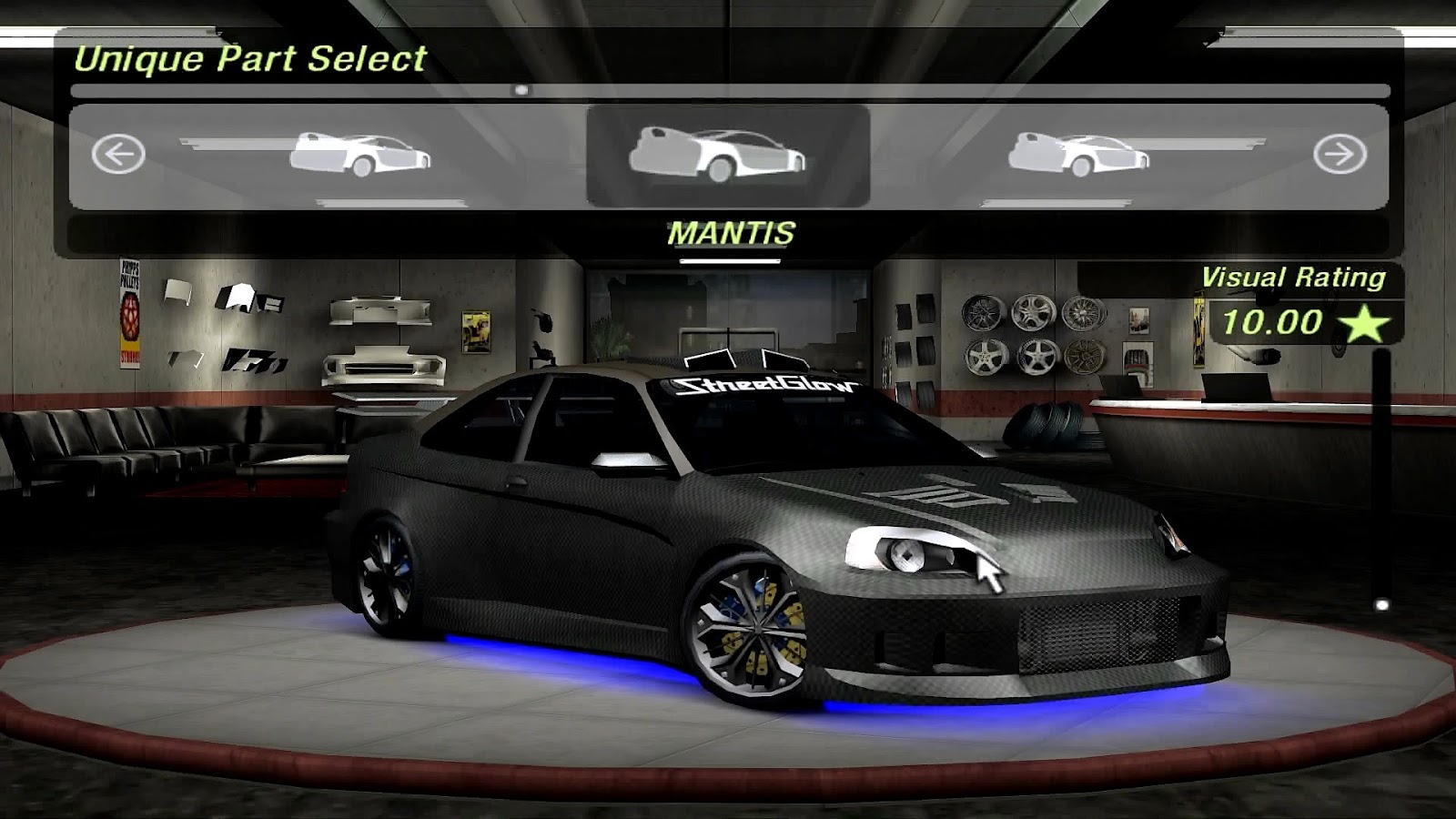Click the StreetGlow windshield banner

(x=764, y=386)
